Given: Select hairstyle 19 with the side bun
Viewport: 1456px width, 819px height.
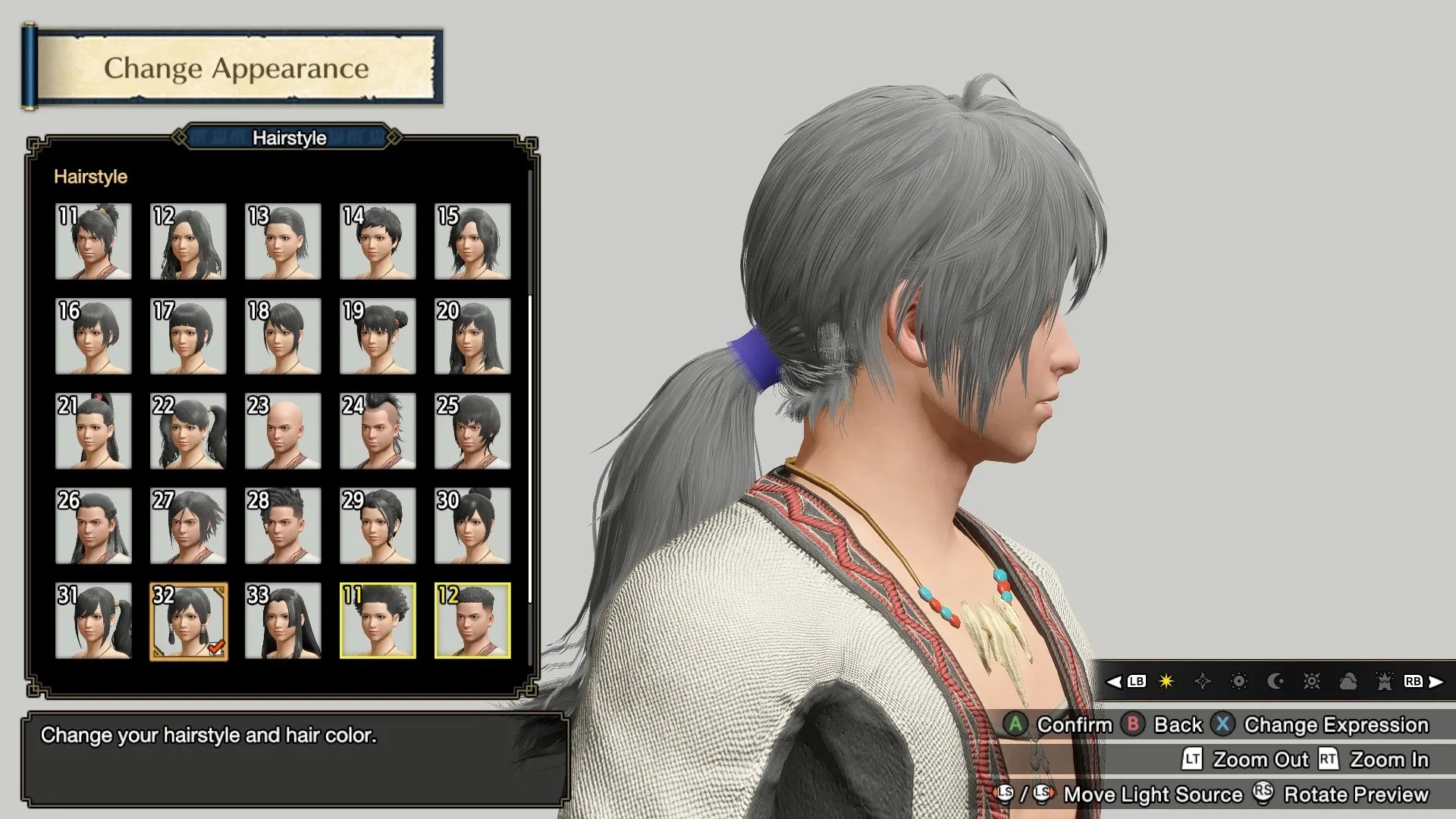Looking at the screenshot, I should tap(378, 336).
